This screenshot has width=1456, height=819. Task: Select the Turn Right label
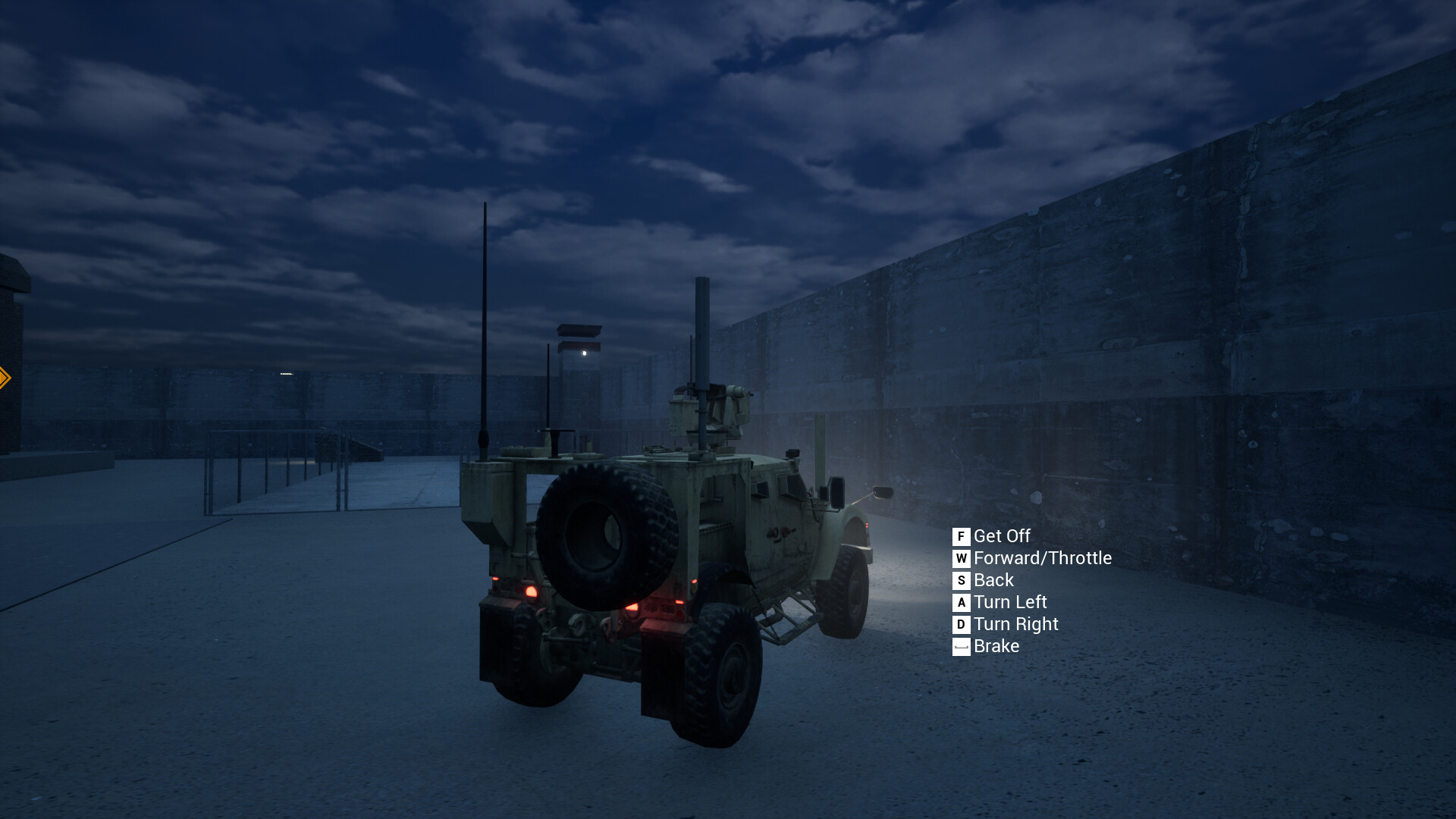point(1016,625)
